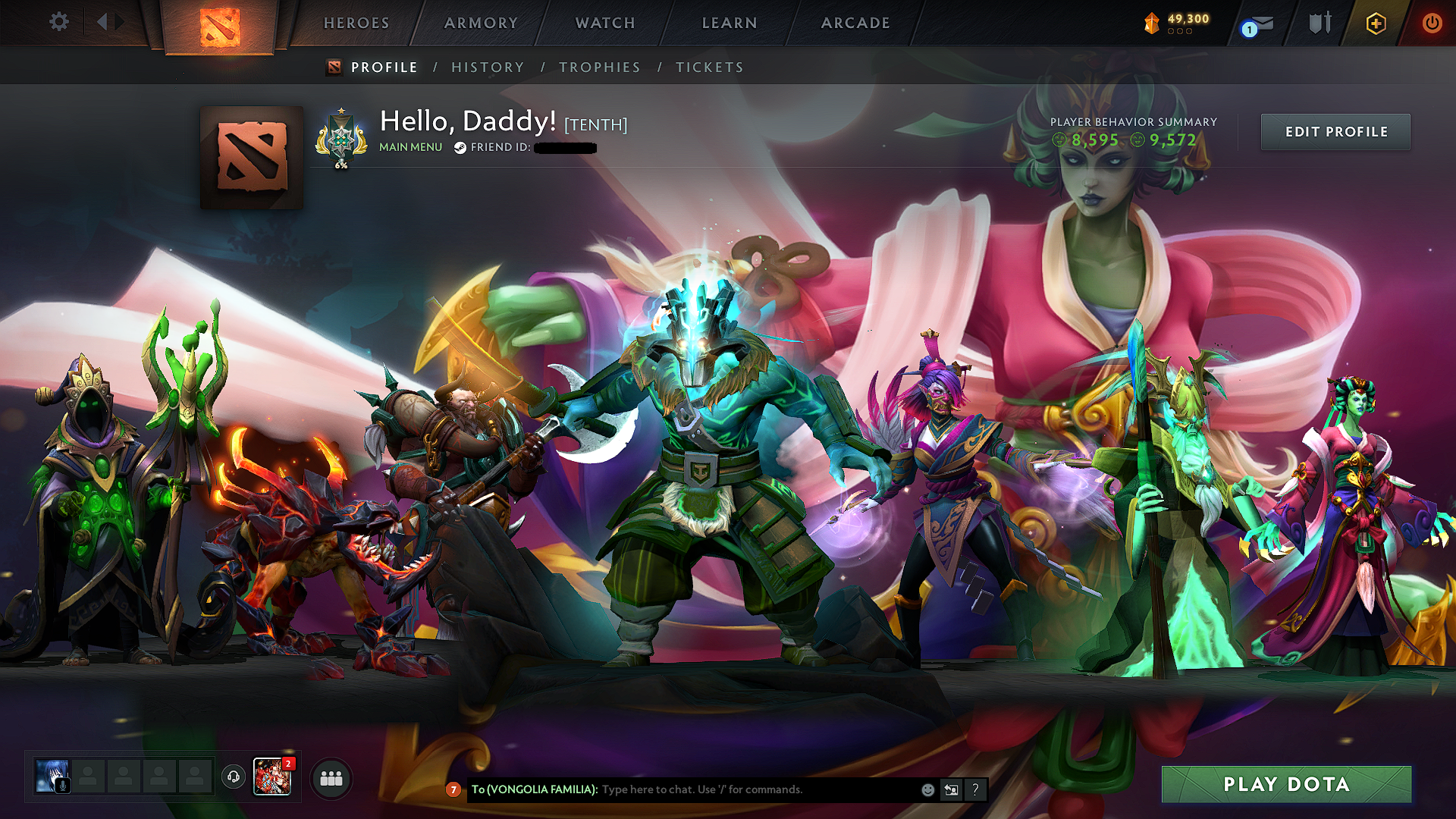Screen dimensions: 1456x819
Task: Switch to the HISTORY tab
Action: click(x=488, y=67)
